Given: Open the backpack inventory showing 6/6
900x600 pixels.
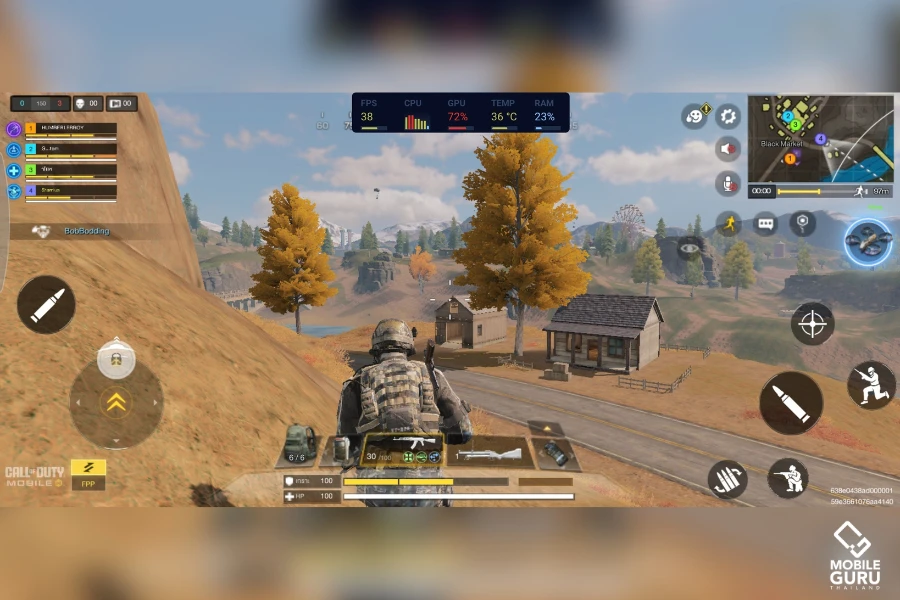Looking at the screenshot, I should pos(299,443).
